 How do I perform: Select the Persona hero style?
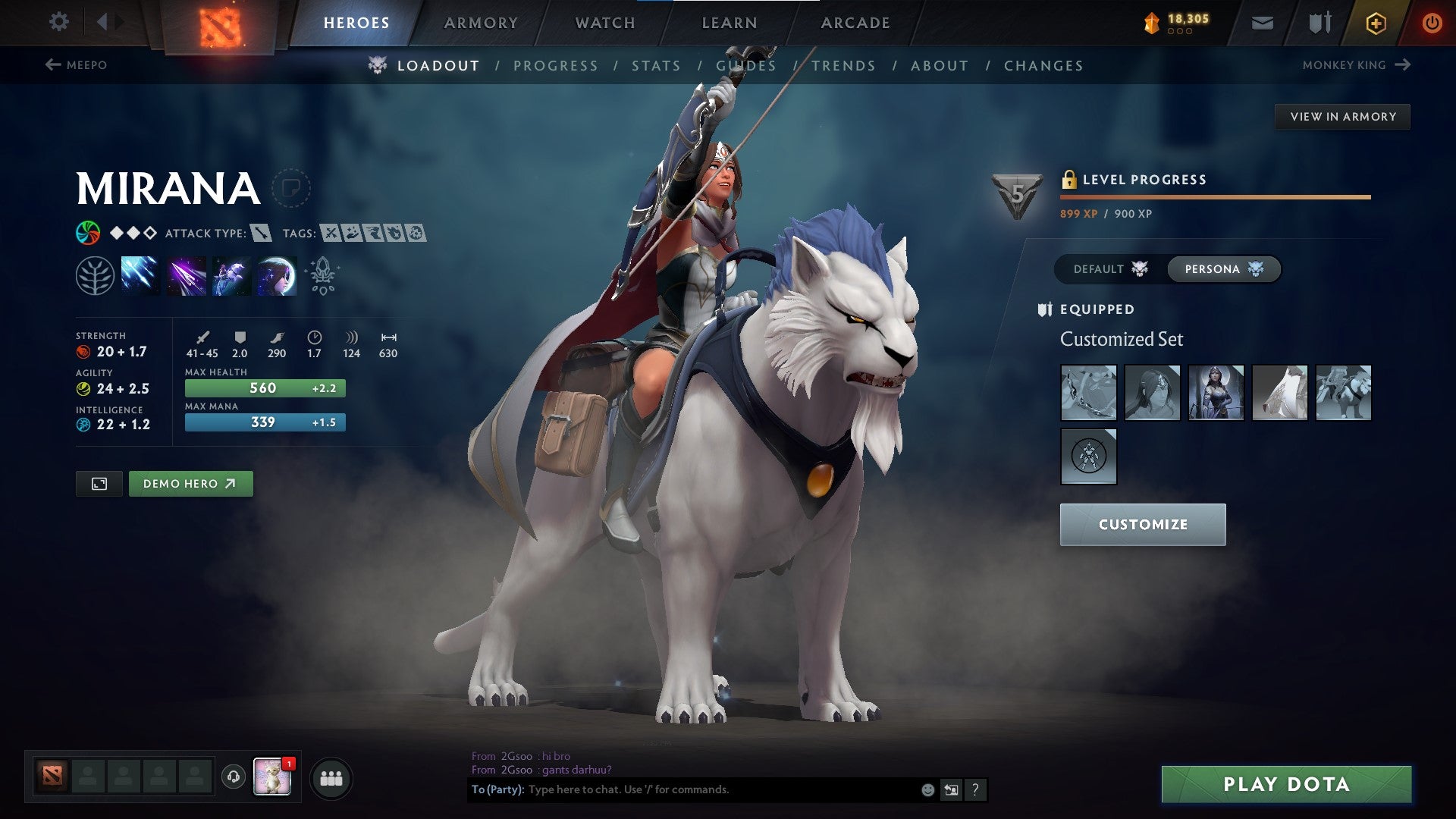coord(1222,268)
